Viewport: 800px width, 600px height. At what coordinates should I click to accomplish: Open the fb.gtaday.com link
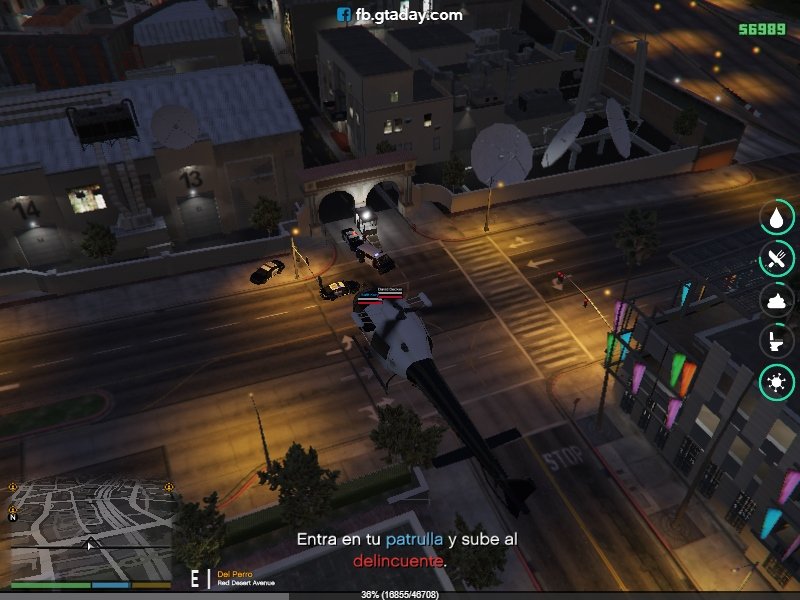coord(399,14)
